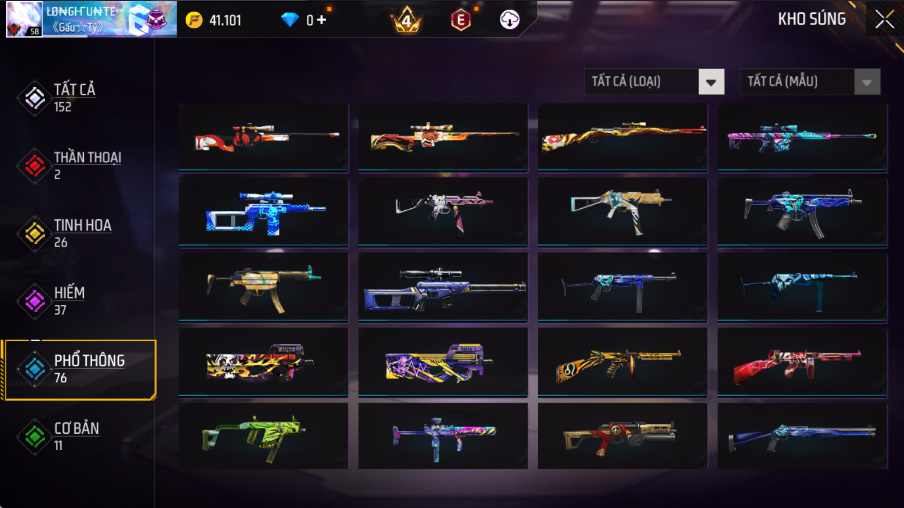Open the gold rank badge showing 4

(x=406, y=19)
